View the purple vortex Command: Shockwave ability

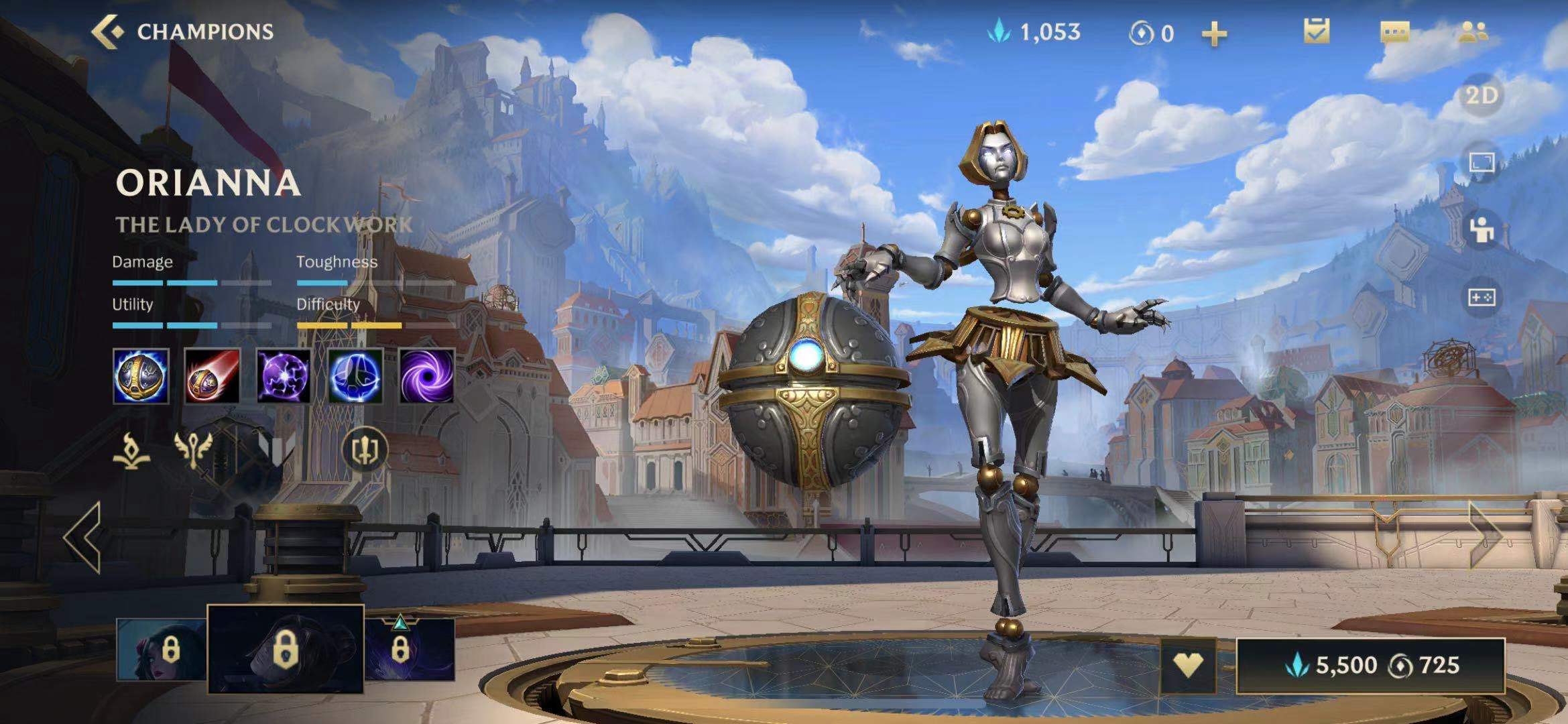[x=426, y=376]
